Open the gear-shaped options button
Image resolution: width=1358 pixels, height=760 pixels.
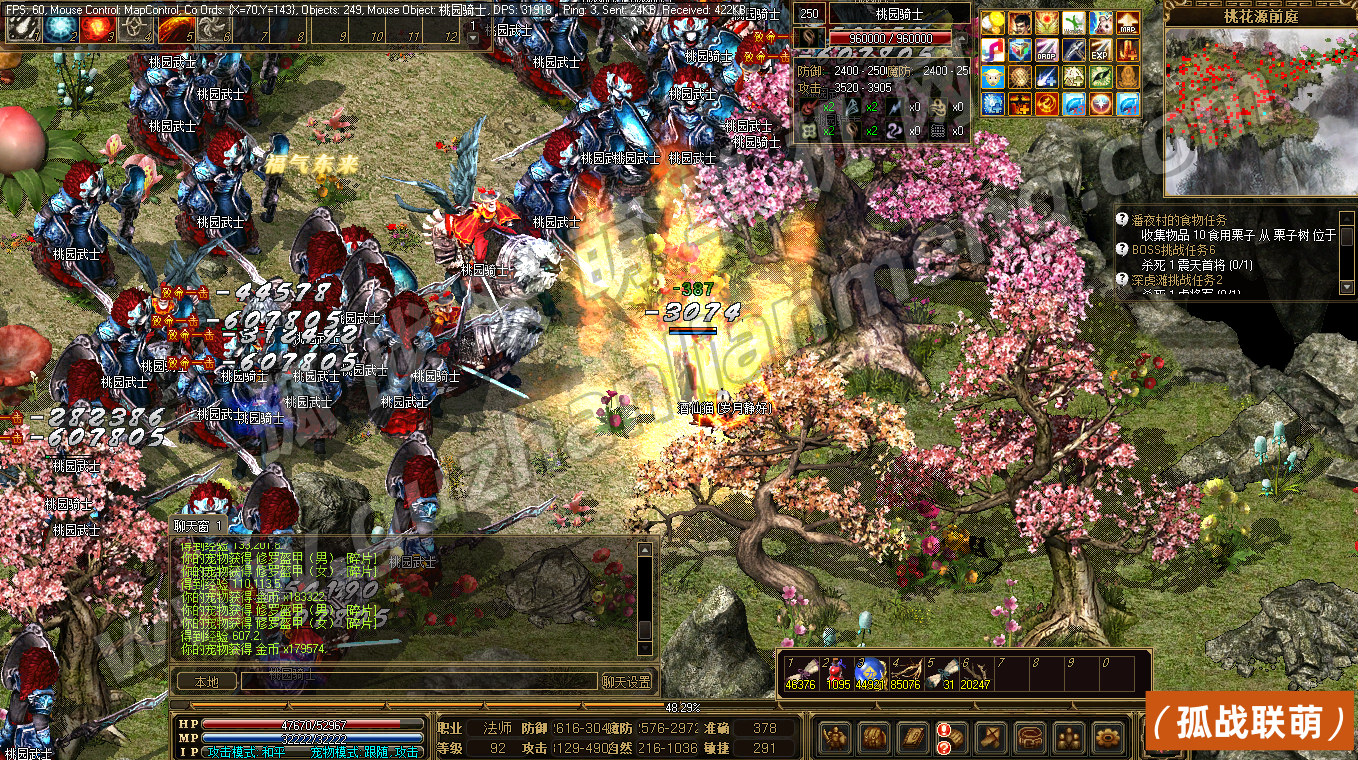tap(1107, 739)
